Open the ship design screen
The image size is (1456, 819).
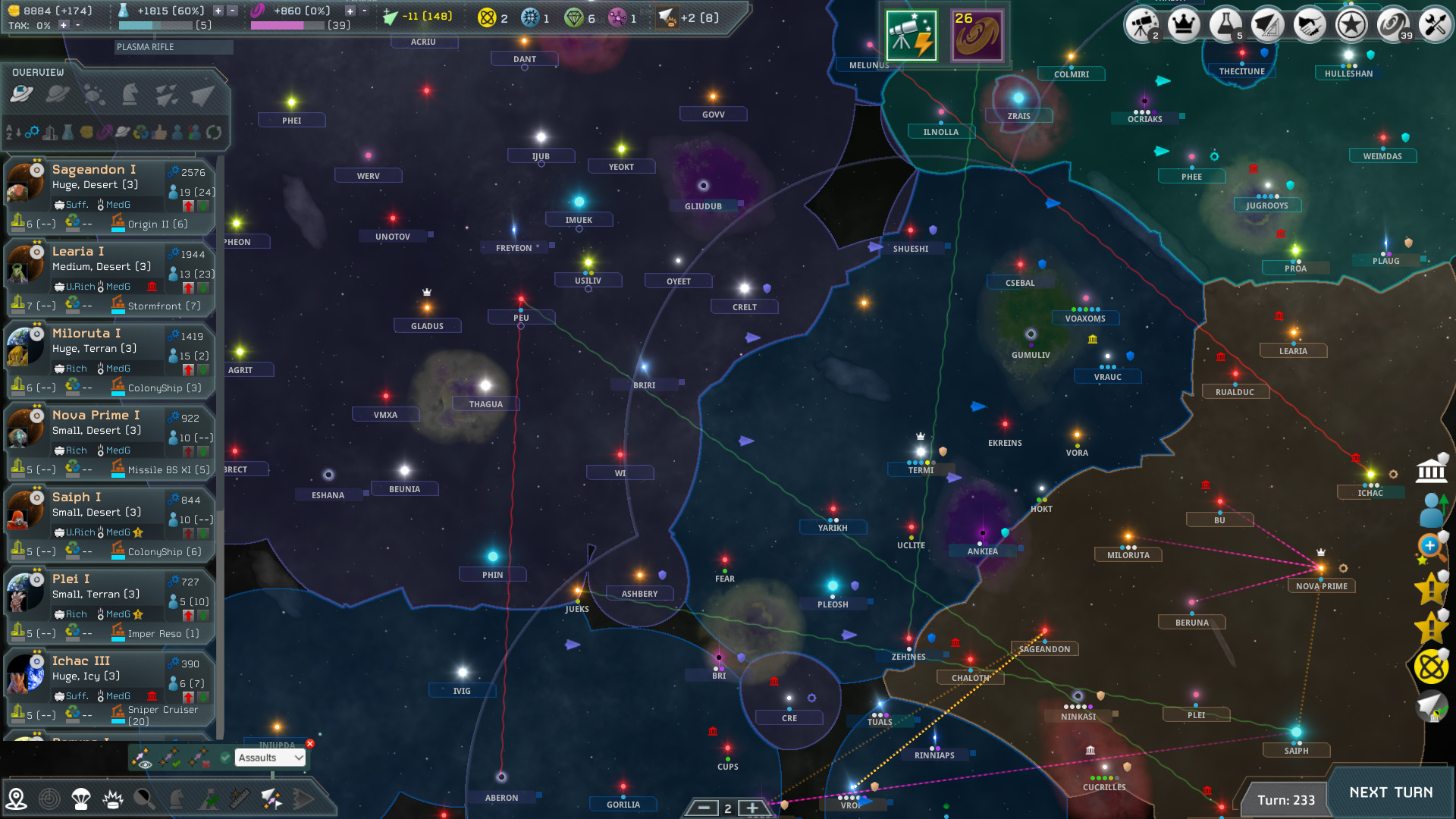(x=1266, y=24)
